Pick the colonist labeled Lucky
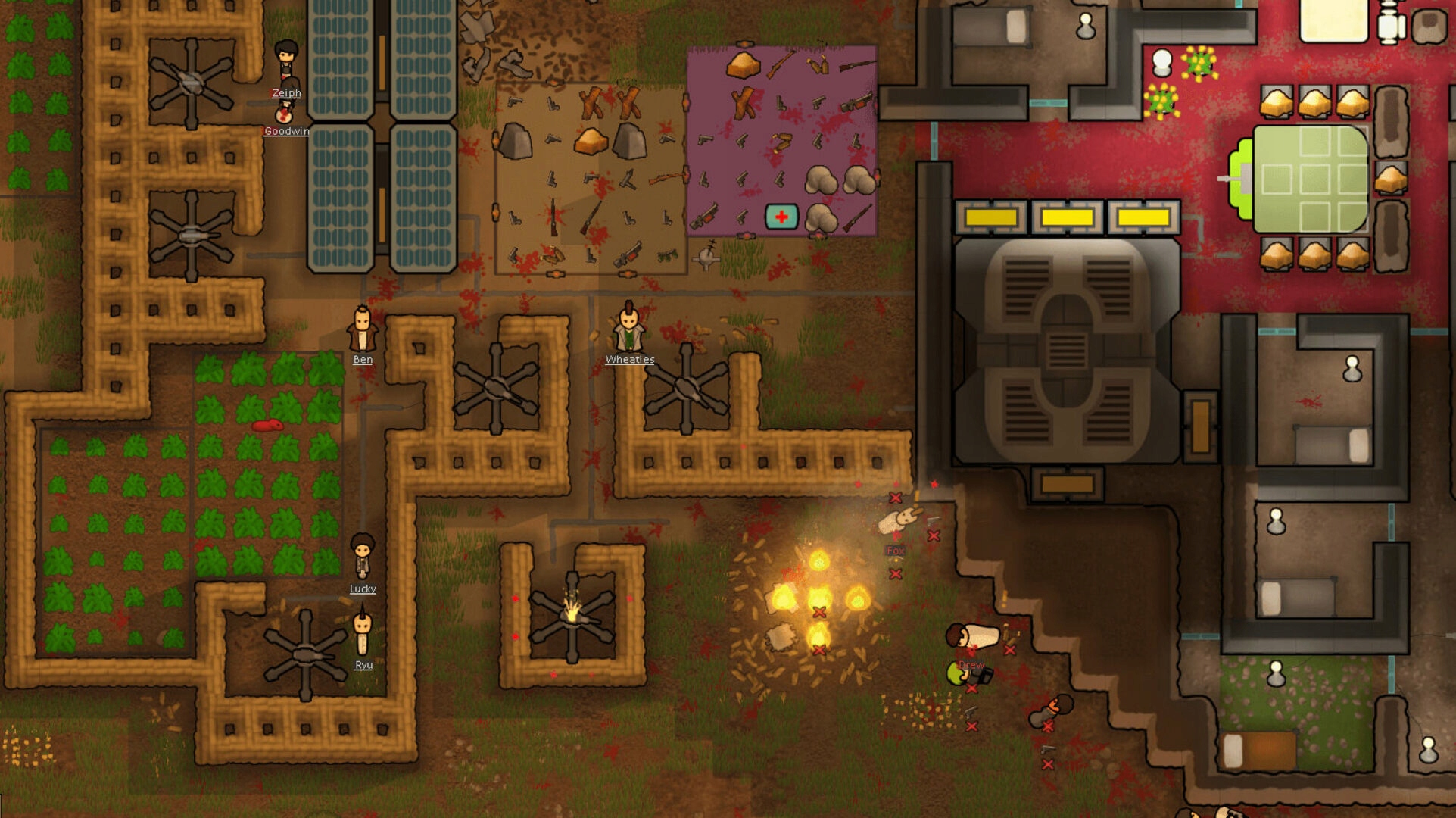1456x818 pixels. [362, 557]
